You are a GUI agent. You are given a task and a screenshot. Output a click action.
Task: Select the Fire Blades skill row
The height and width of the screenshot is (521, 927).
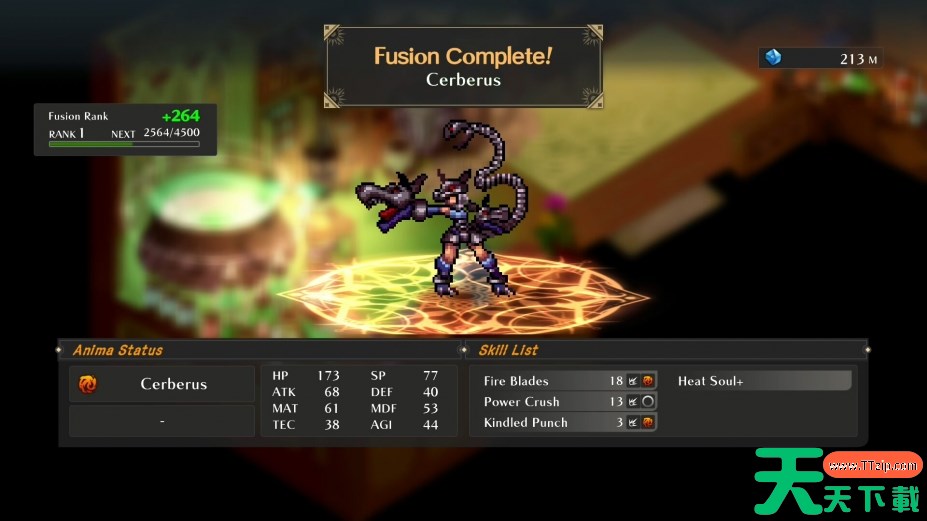tap(564, 381)
